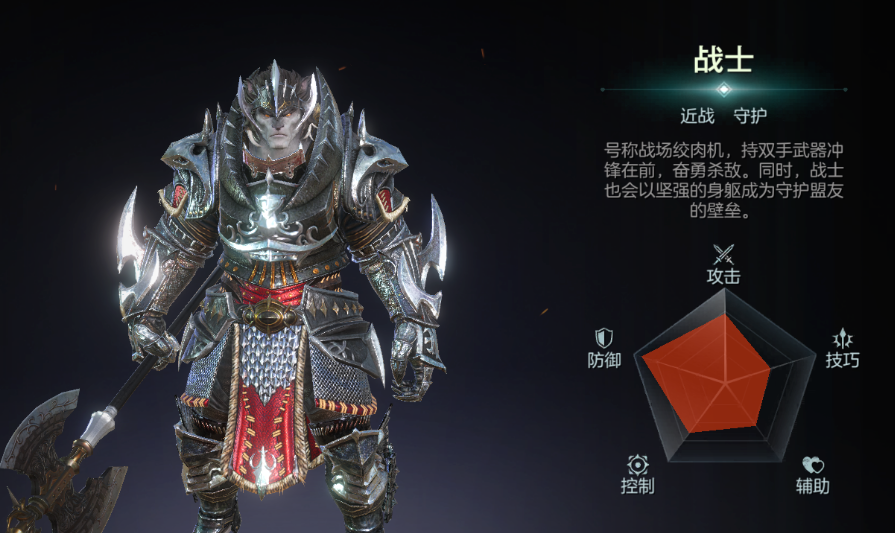The width and height of the screenshot is (895, 533).
Task: Choose the 守护 guardian tag
Action: (x=750, y=116)
